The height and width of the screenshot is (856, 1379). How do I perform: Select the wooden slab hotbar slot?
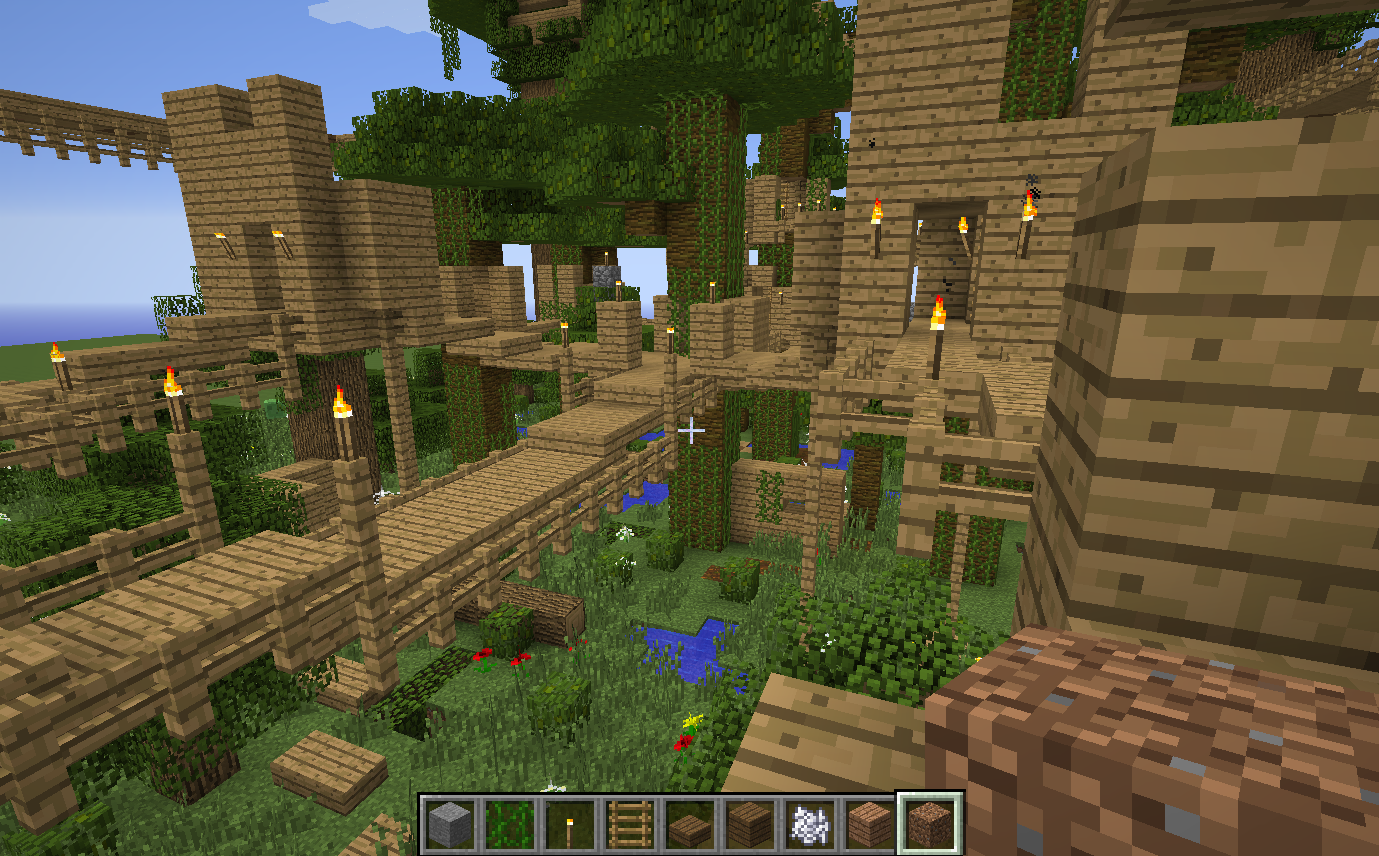tap(690, 825)
